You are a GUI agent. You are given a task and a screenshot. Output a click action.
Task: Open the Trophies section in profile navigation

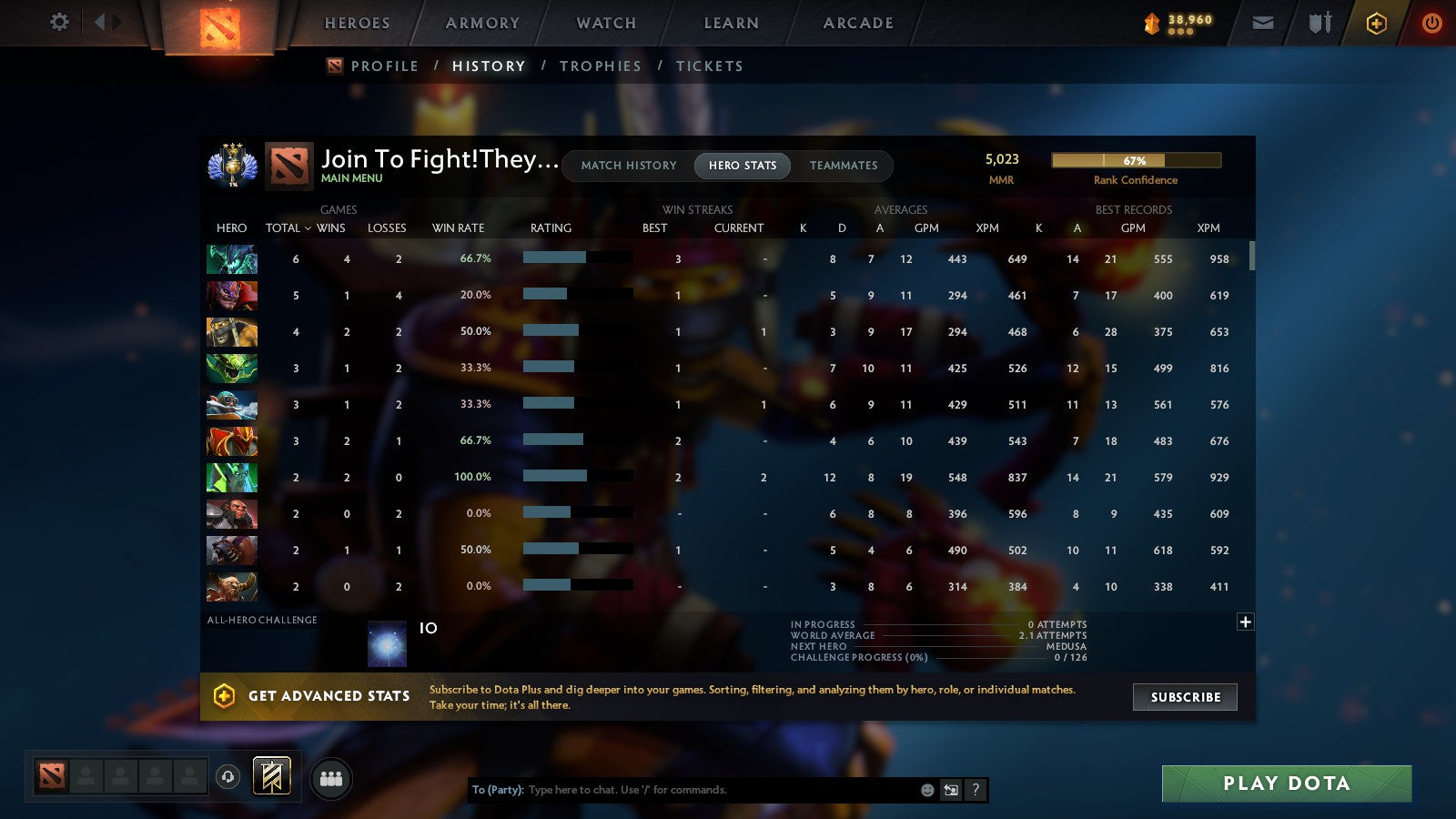point(601,66)
